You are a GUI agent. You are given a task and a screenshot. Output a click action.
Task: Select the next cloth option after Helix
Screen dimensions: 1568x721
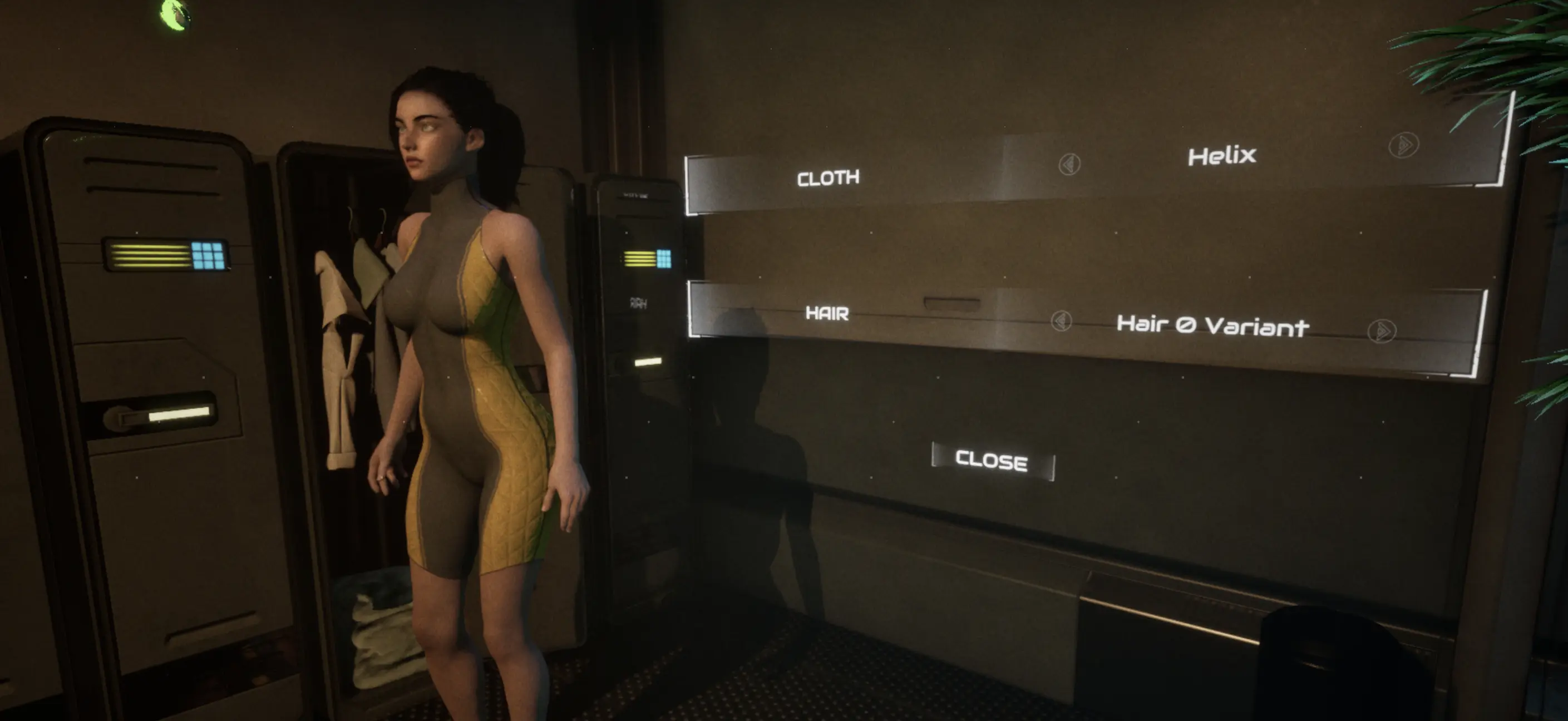tap(1403, 145)
